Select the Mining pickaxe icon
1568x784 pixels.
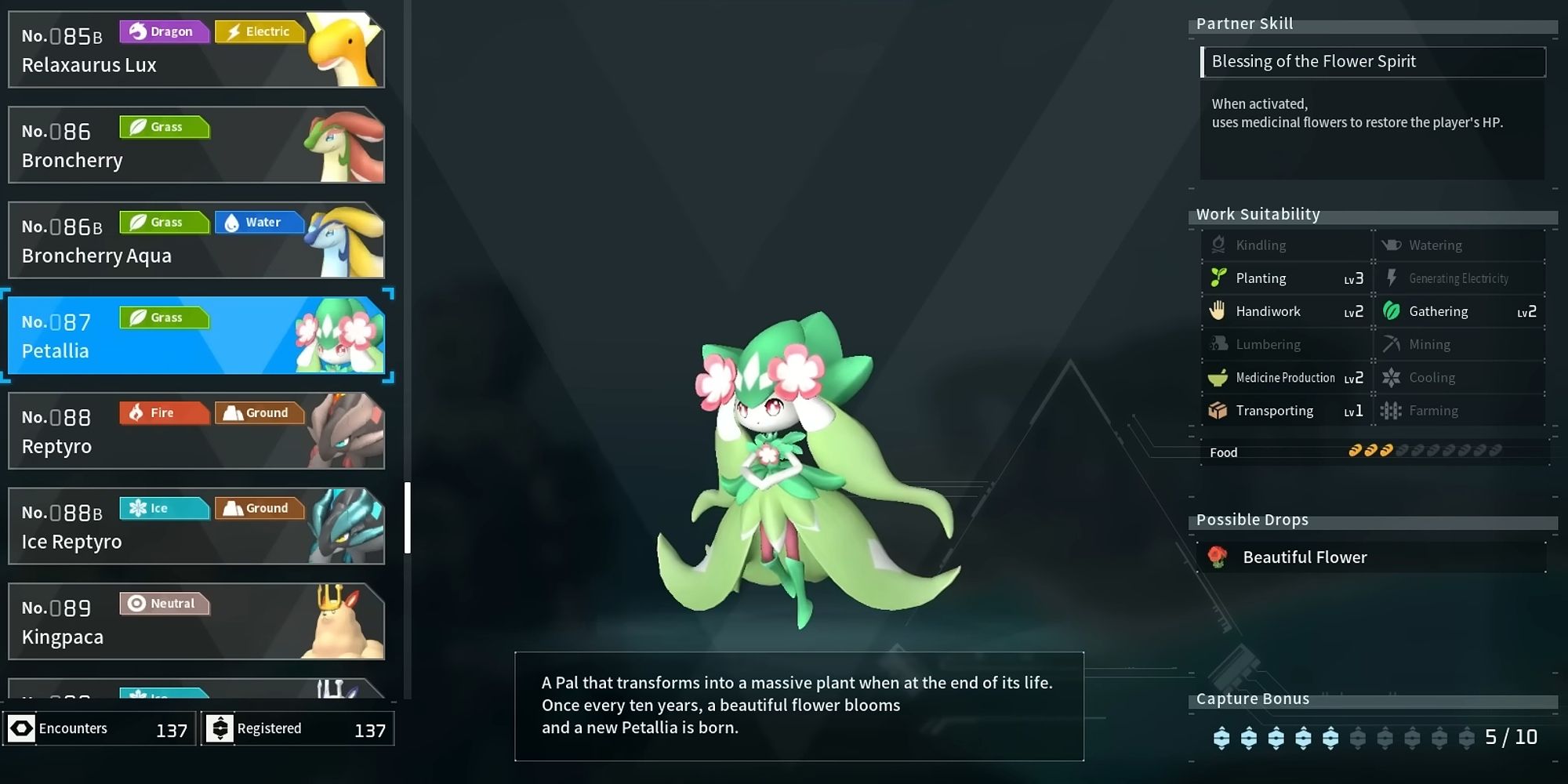coord(1392,344)
